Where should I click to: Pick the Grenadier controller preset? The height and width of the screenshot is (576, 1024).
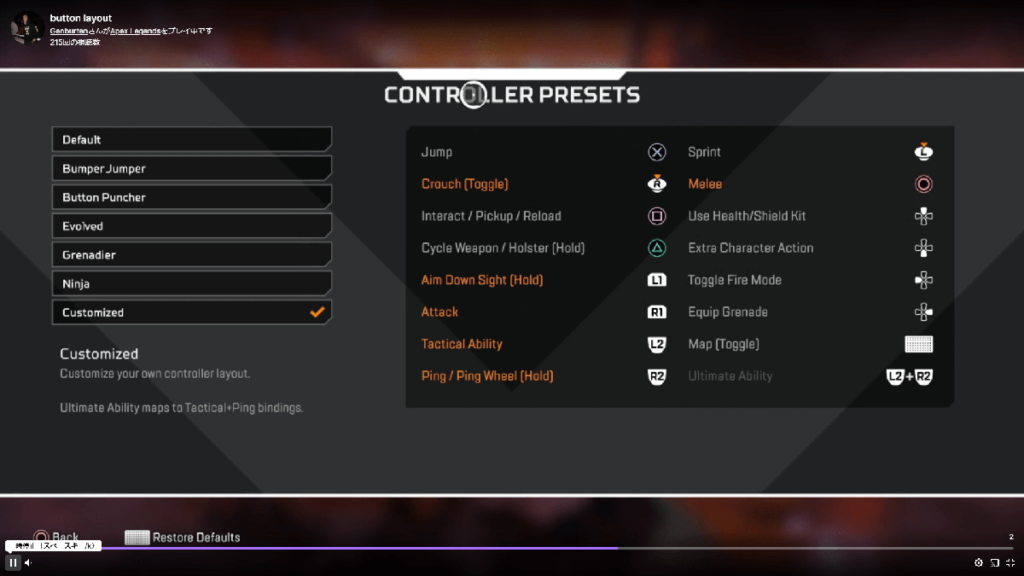(191, 255)
